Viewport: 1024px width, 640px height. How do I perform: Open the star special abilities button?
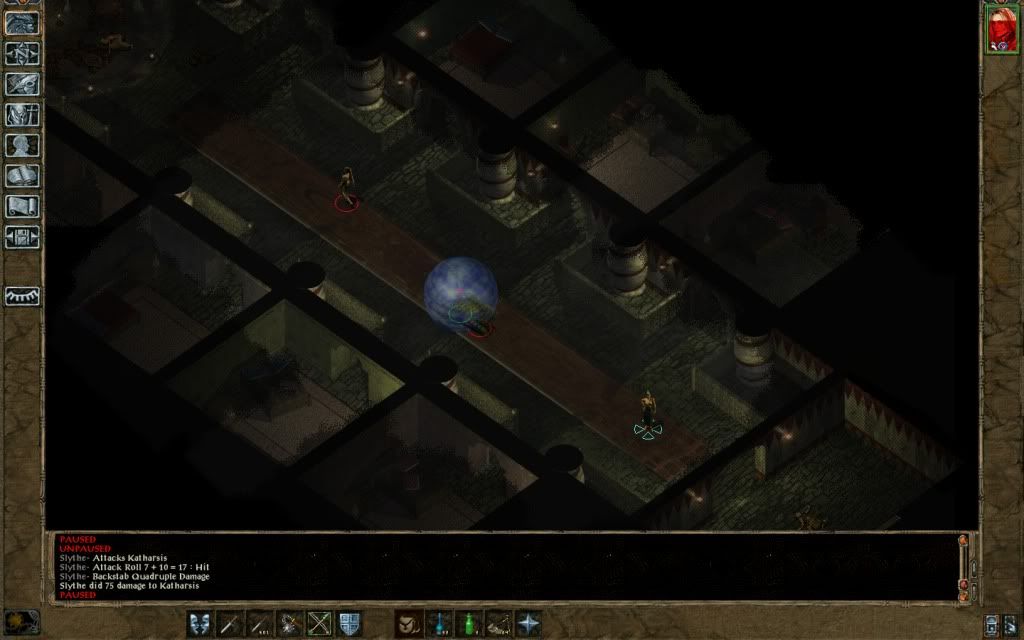[528, 623]
